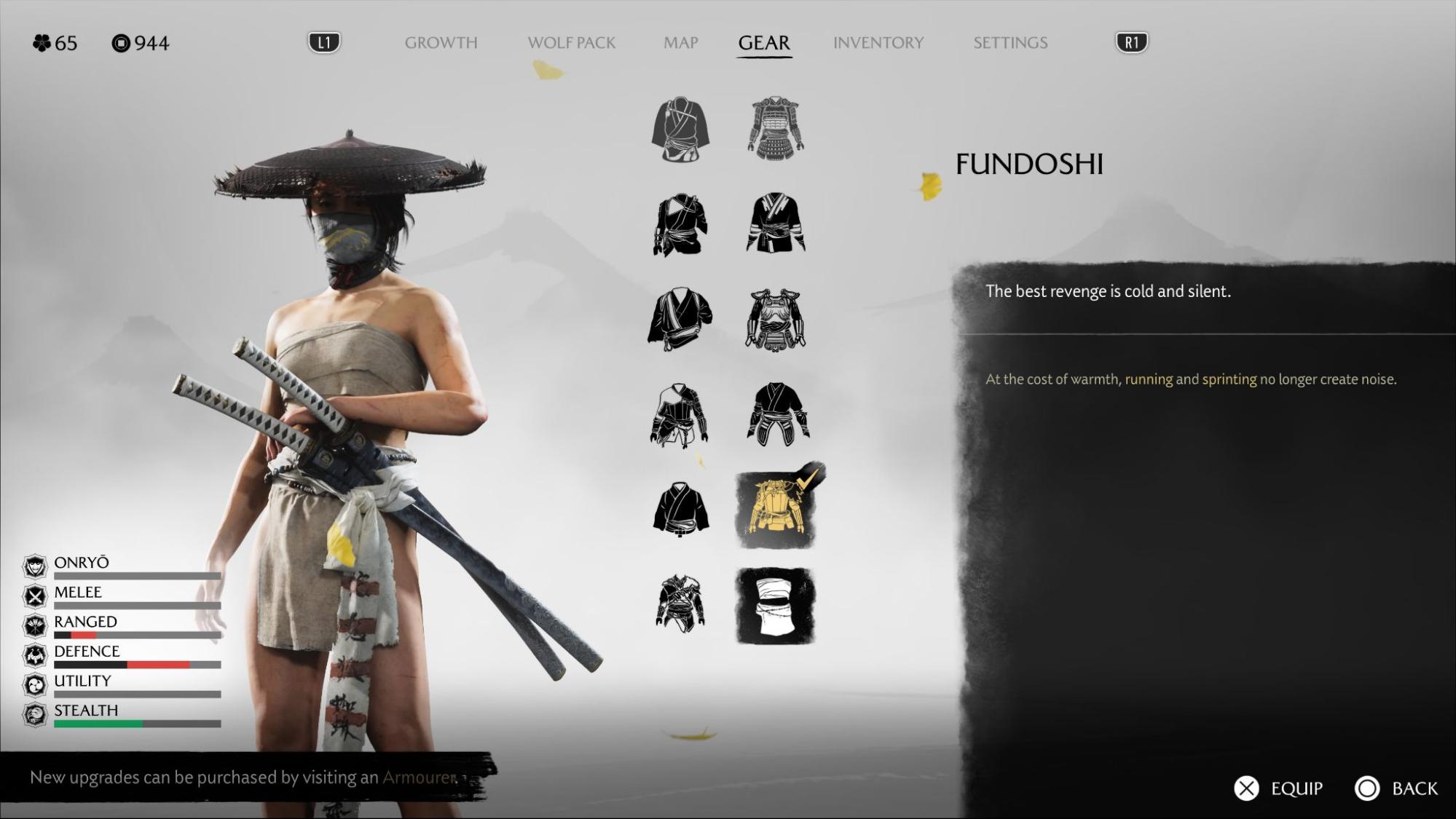The image size is (1456, 819).
Task: Choose the half-white half-black armor icon
Action: (x=679, y=415)
